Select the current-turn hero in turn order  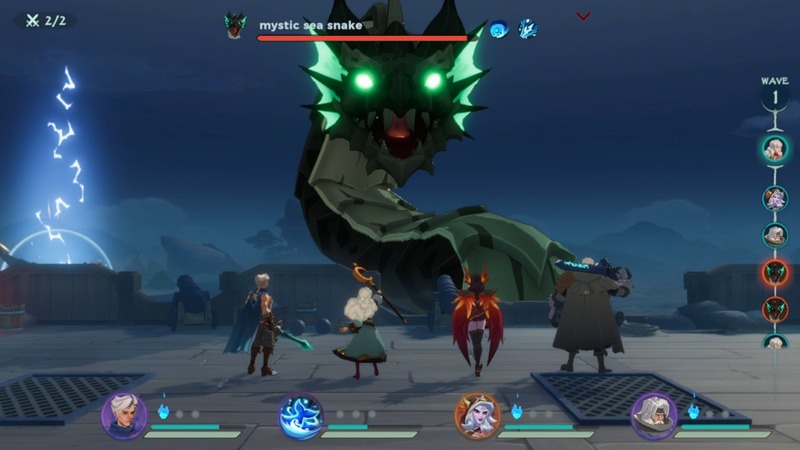[x=775, y=149]
